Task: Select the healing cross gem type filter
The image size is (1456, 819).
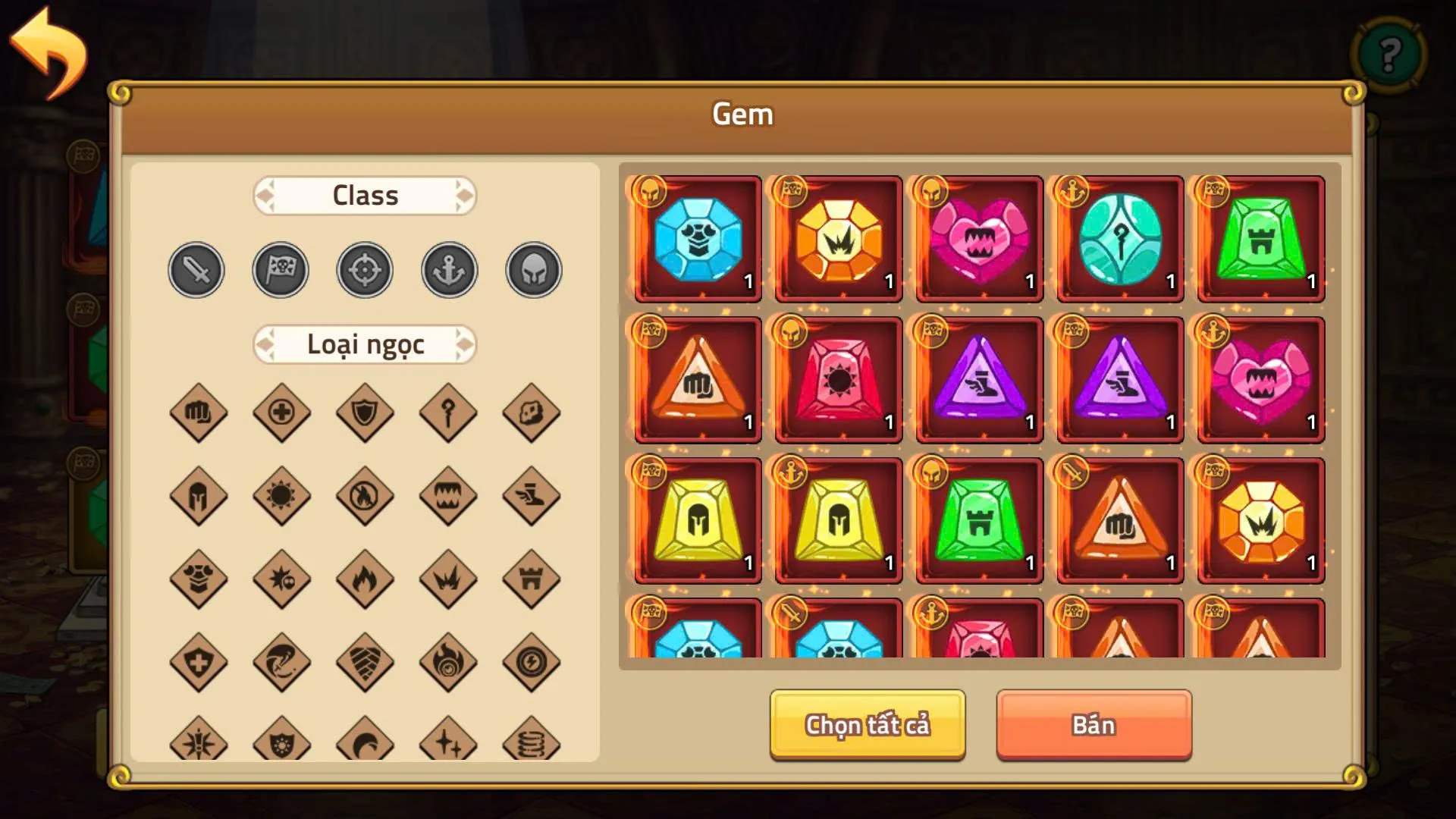Action: [x=281, y=412]
